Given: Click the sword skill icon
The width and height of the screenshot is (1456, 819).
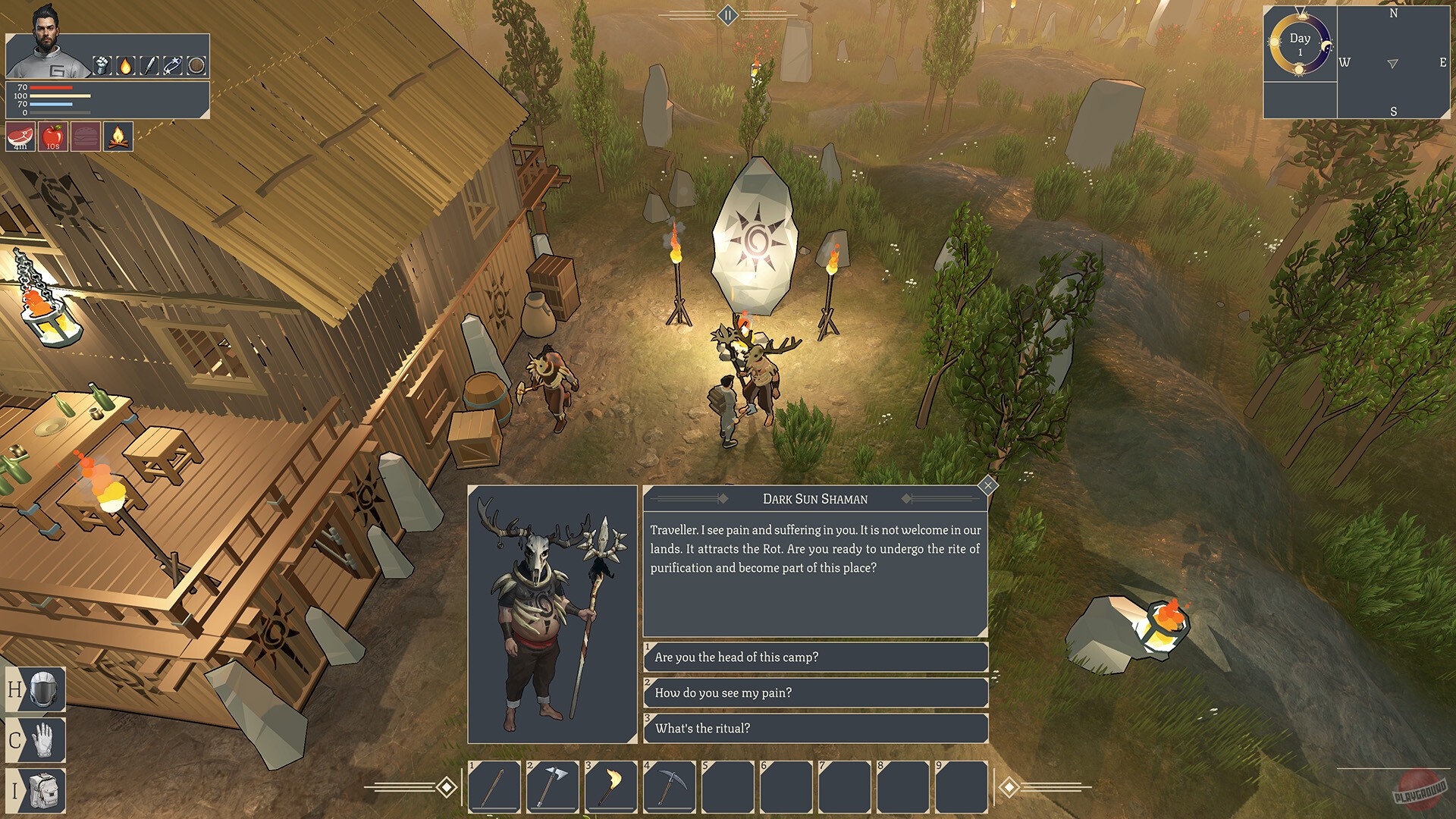Looking at the screenshot, I should pos(149,66).
